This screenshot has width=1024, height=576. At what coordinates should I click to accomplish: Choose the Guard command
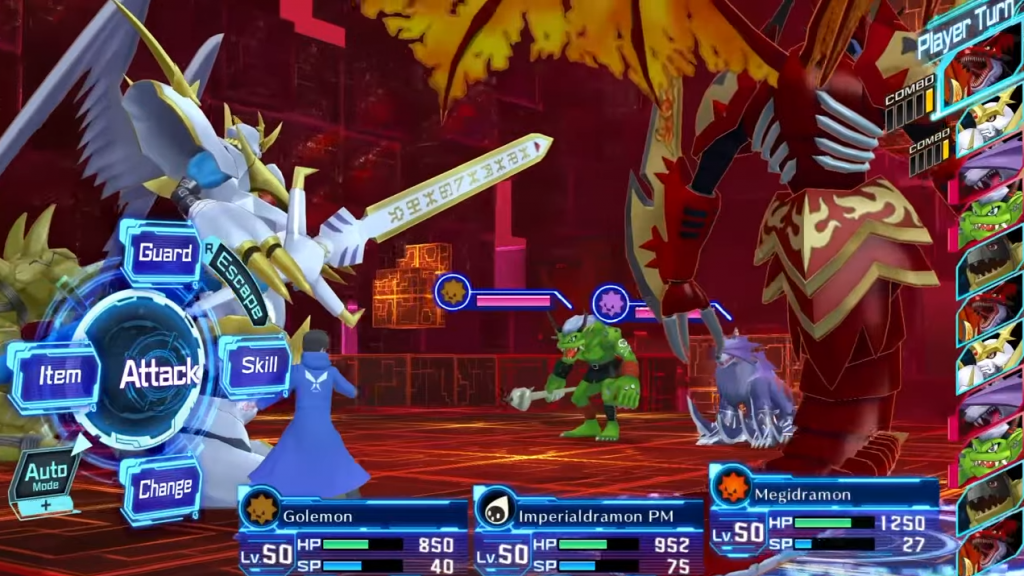[x=164, y=253]
